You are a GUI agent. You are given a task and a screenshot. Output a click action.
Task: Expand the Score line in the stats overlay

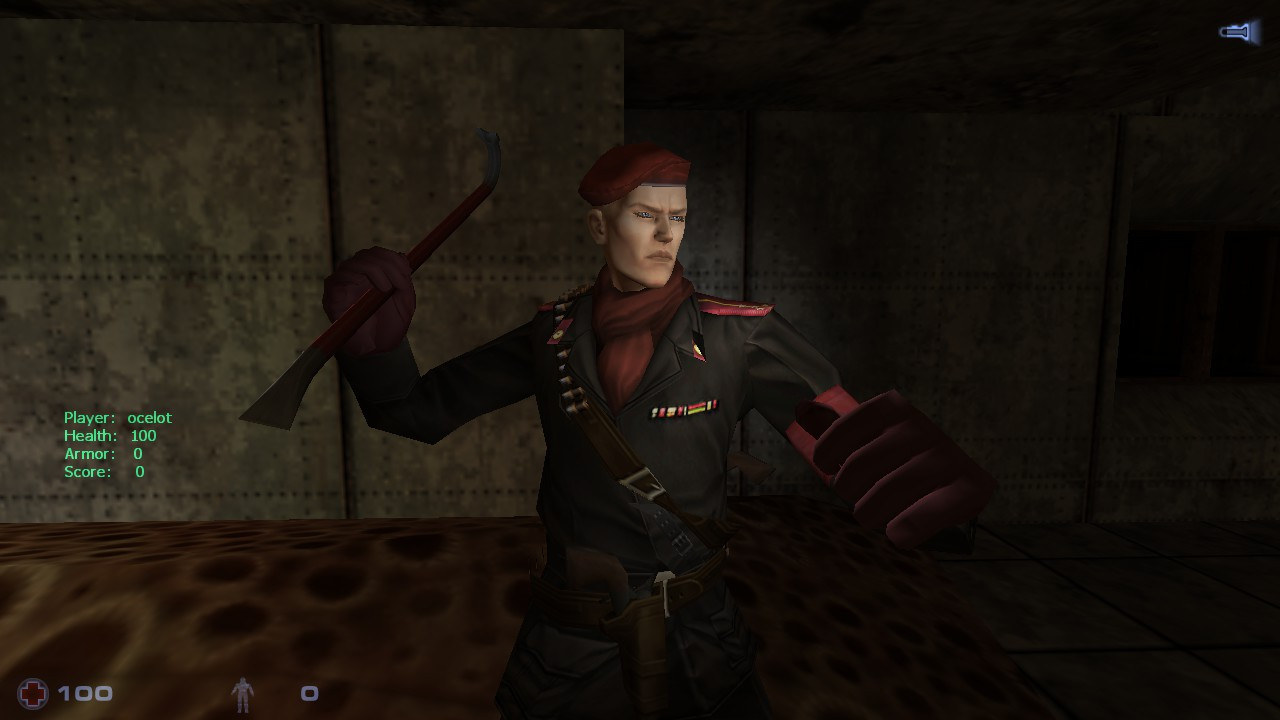[x=103, y=471]
